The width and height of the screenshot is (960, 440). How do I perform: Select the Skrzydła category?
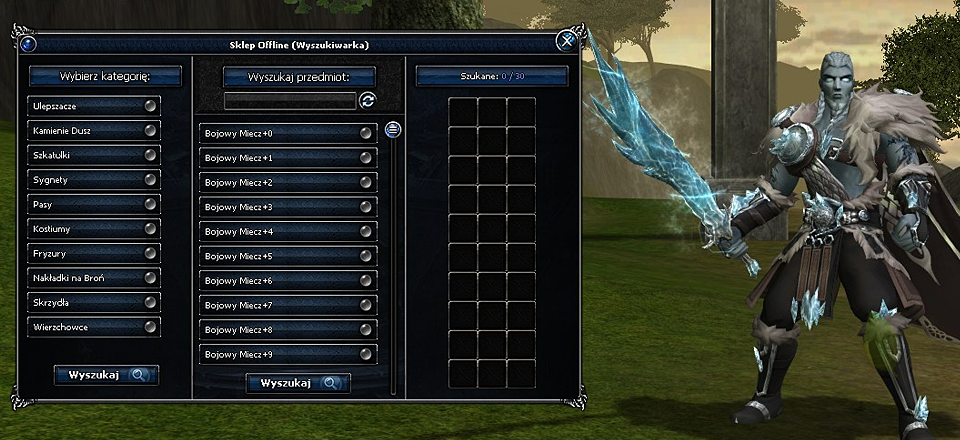[x=94, y=302]
